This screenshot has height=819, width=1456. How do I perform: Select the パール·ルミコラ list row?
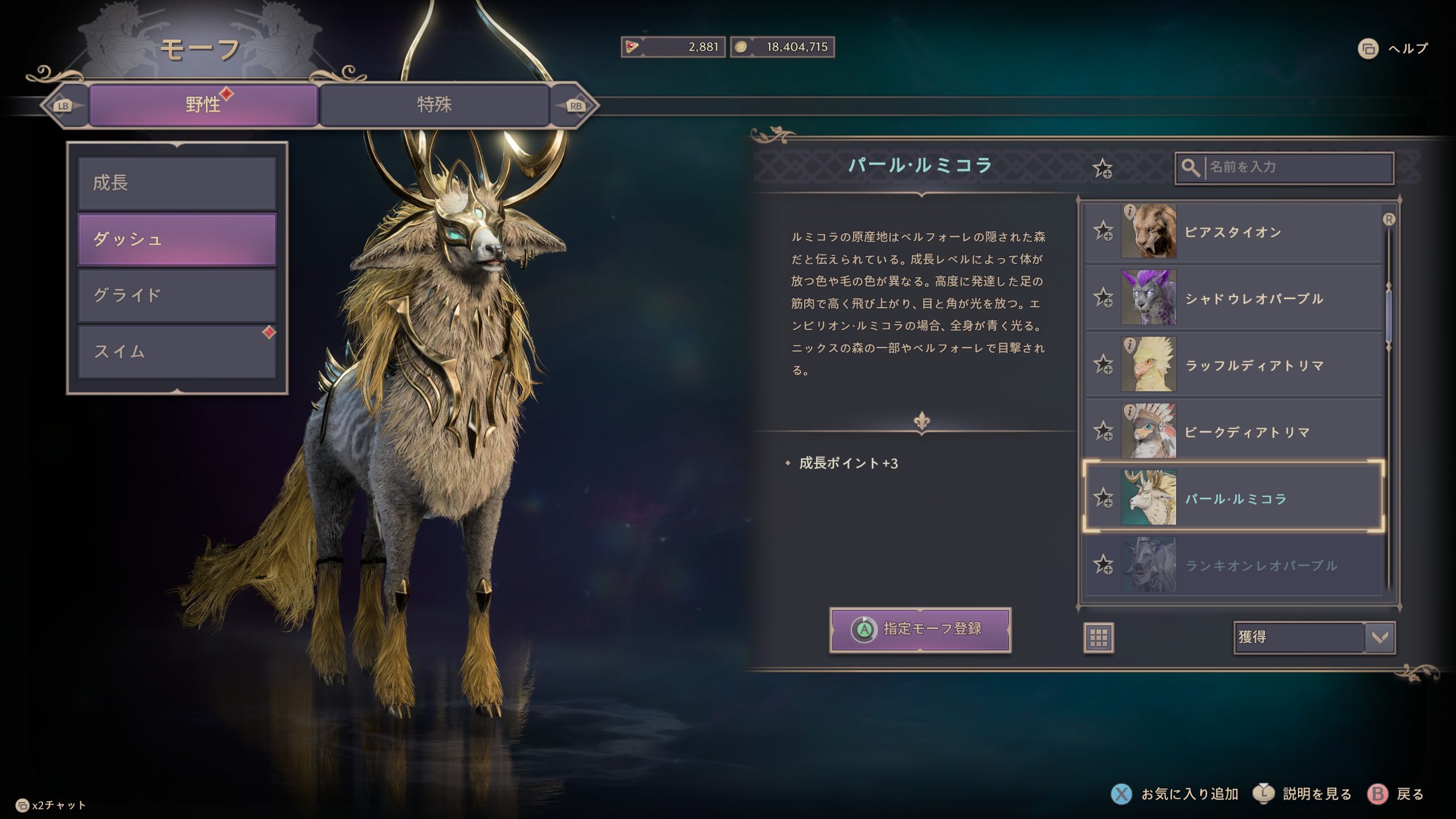(x=1251, y=499)
